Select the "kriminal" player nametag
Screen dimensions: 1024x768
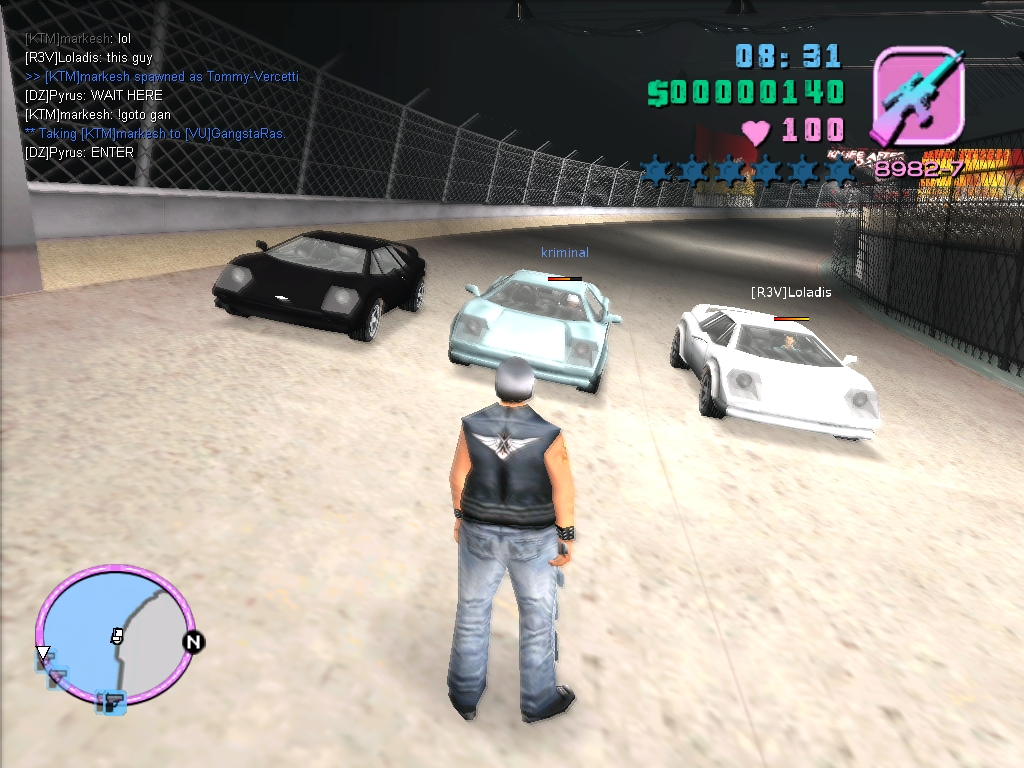pos(565,253)
